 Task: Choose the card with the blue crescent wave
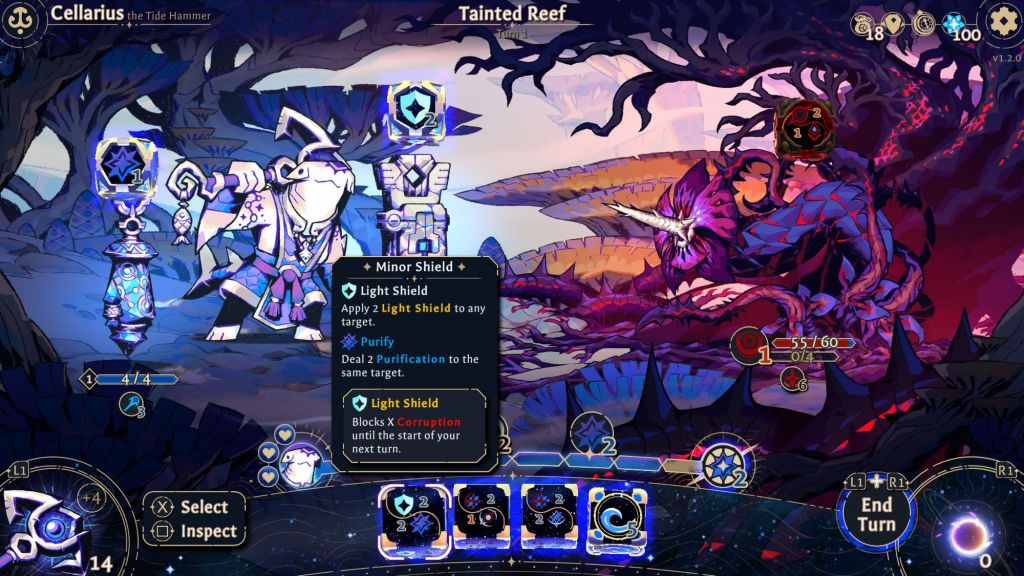pos(616,518)
